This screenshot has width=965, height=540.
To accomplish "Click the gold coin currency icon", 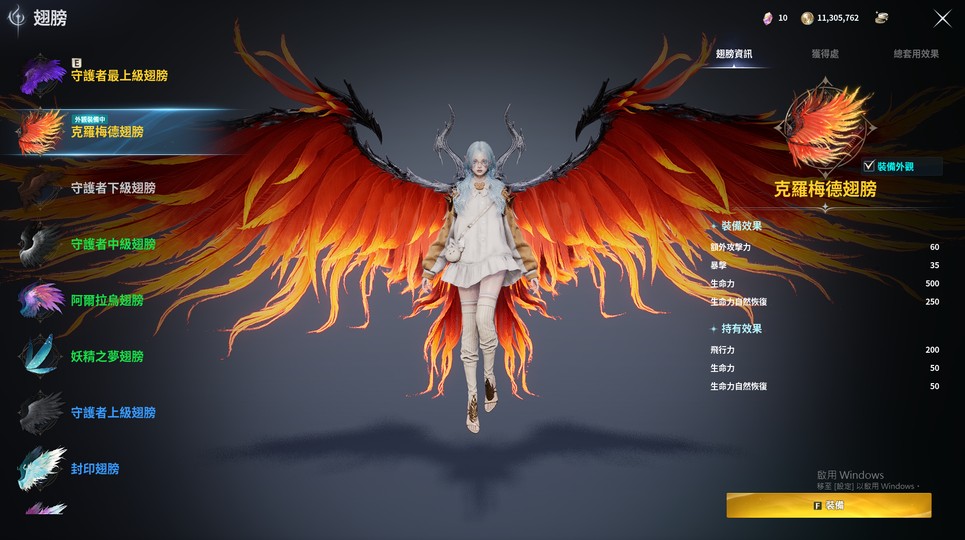I will point(807,18).
